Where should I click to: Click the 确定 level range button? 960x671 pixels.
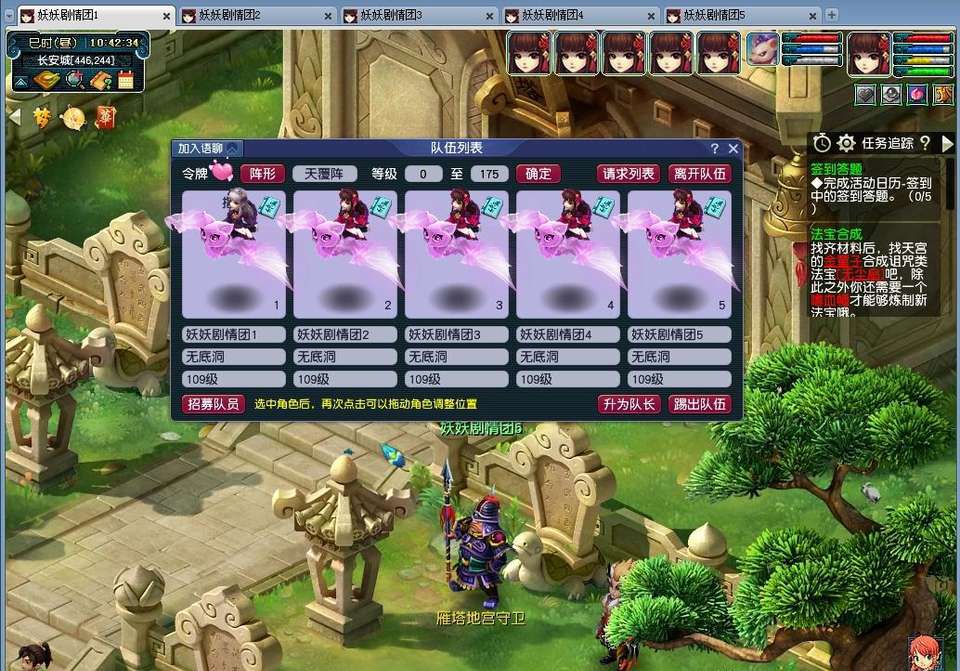(538, 173)
